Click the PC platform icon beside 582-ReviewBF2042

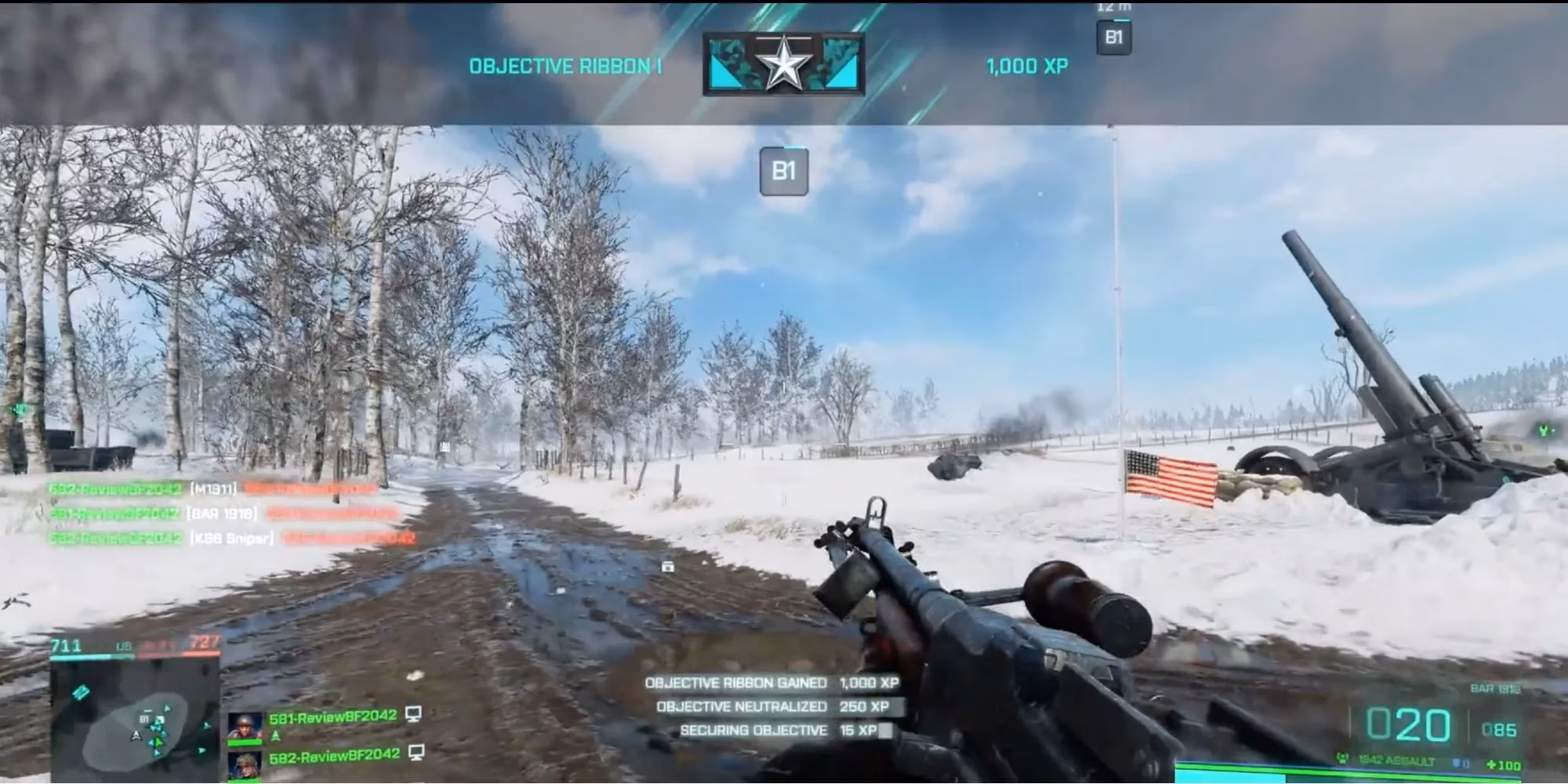click(x=415, y=754)
